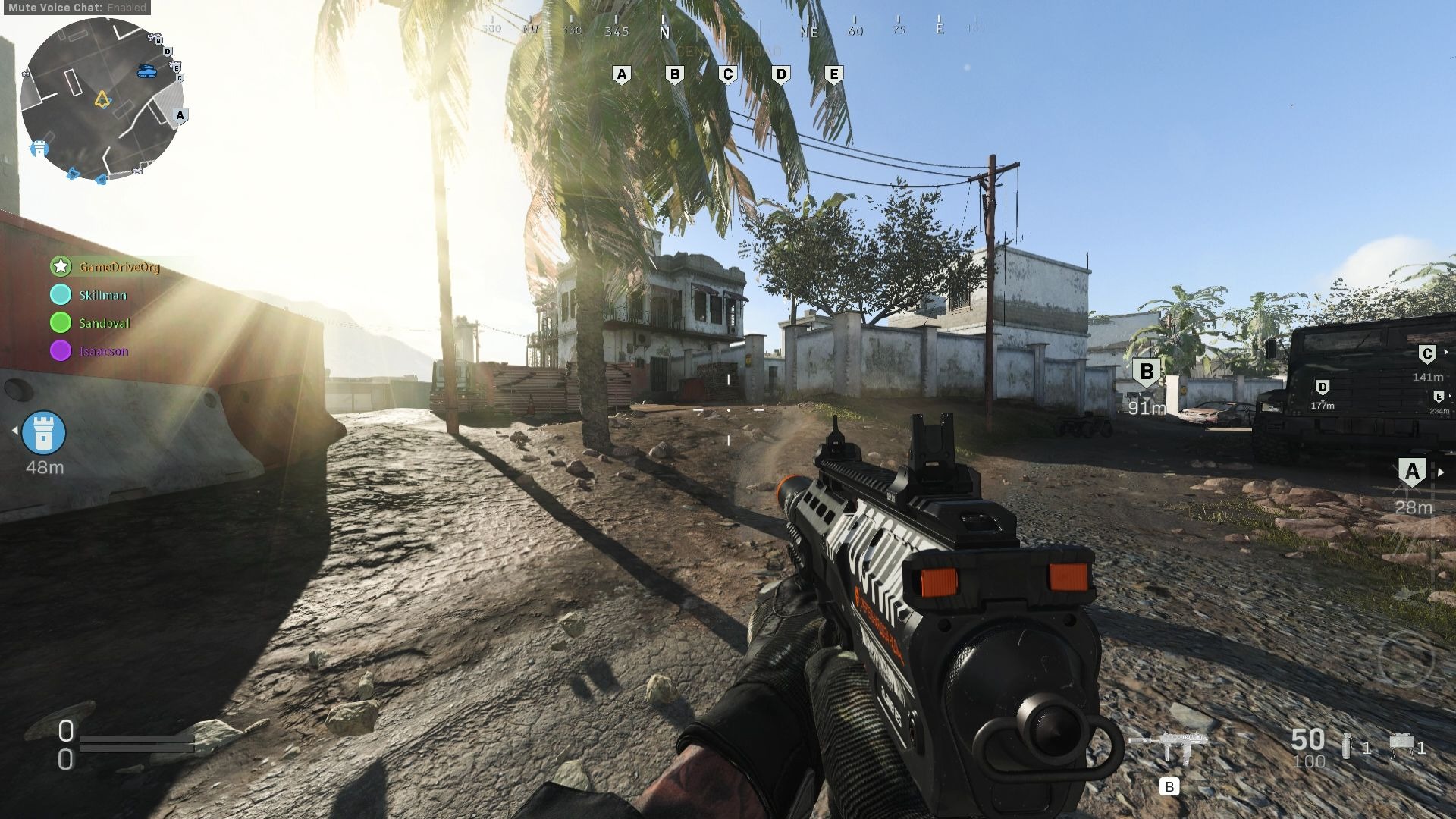Screen dimensions: 1456x819
Task: Select the lethal grenade equipment icon
Action: click(1347, 746)
